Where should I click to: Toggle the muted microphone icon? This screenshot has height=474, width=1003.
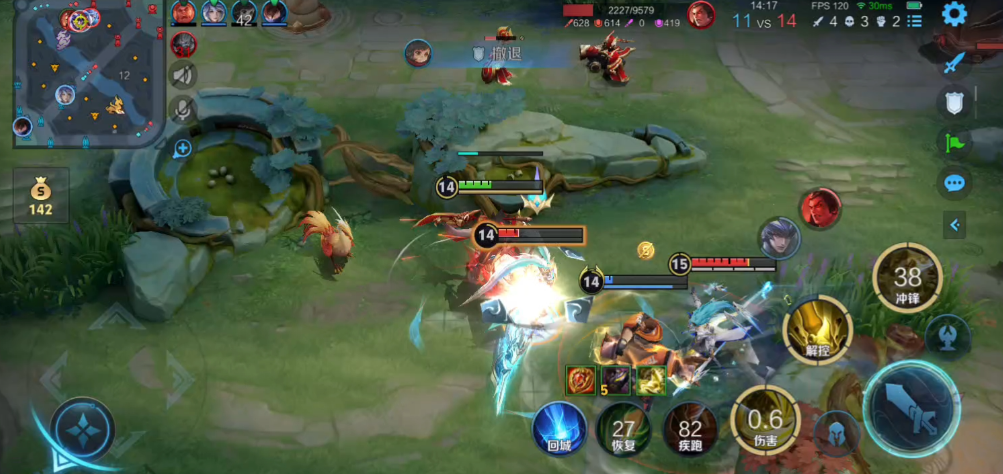(x=183, y=108)
